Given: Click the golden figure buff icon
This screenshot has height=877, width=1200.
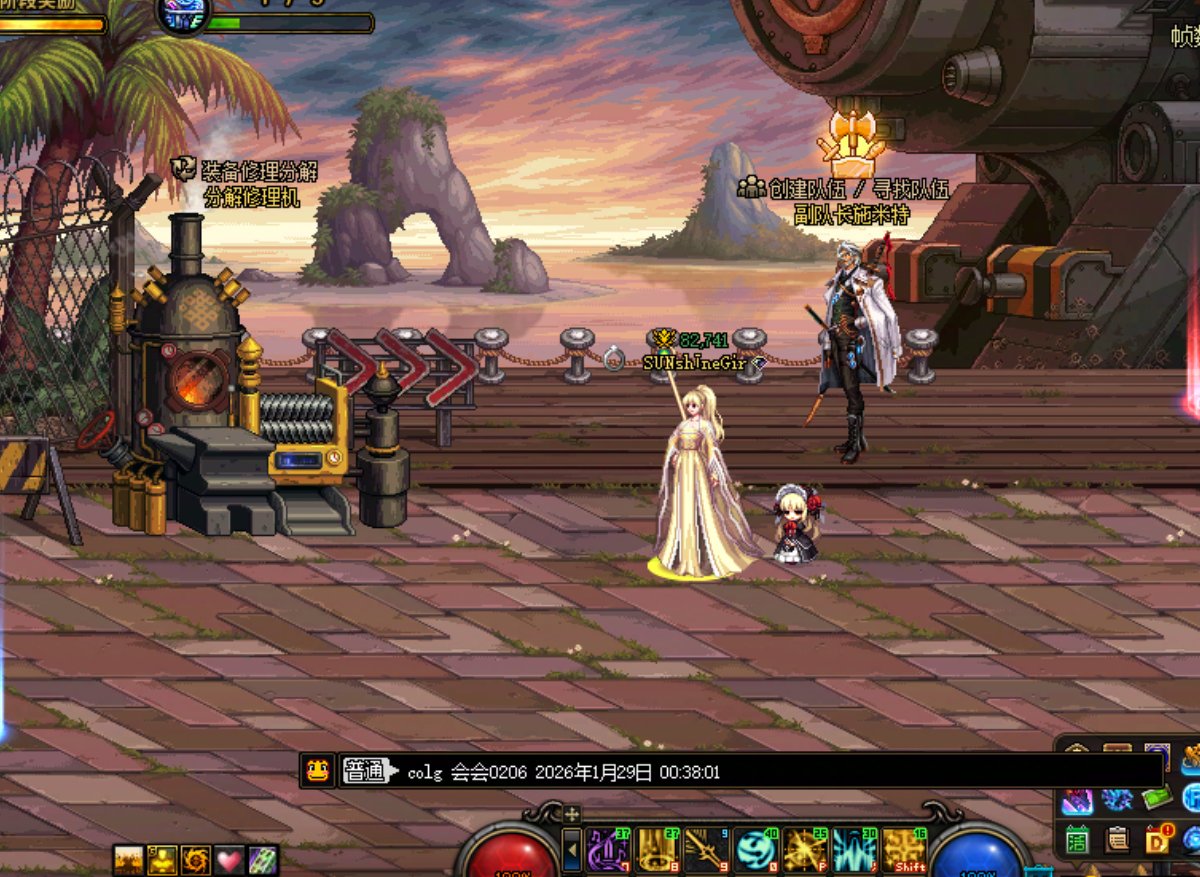Looking at the screenshot, I should [x=163, y=860].
